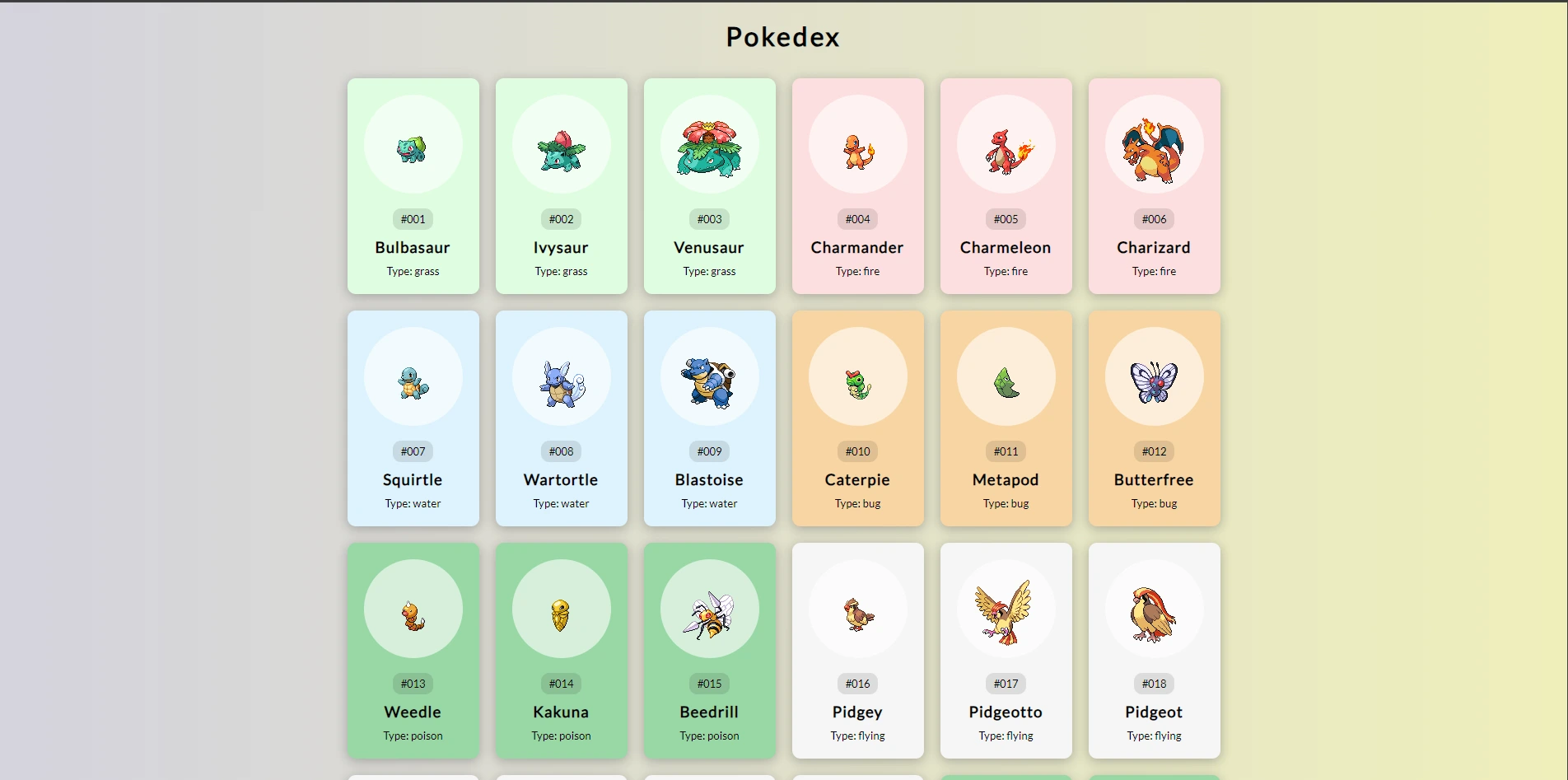Click the Bulbasaur sprite image
1568x780 pixels.
(413, 147)
